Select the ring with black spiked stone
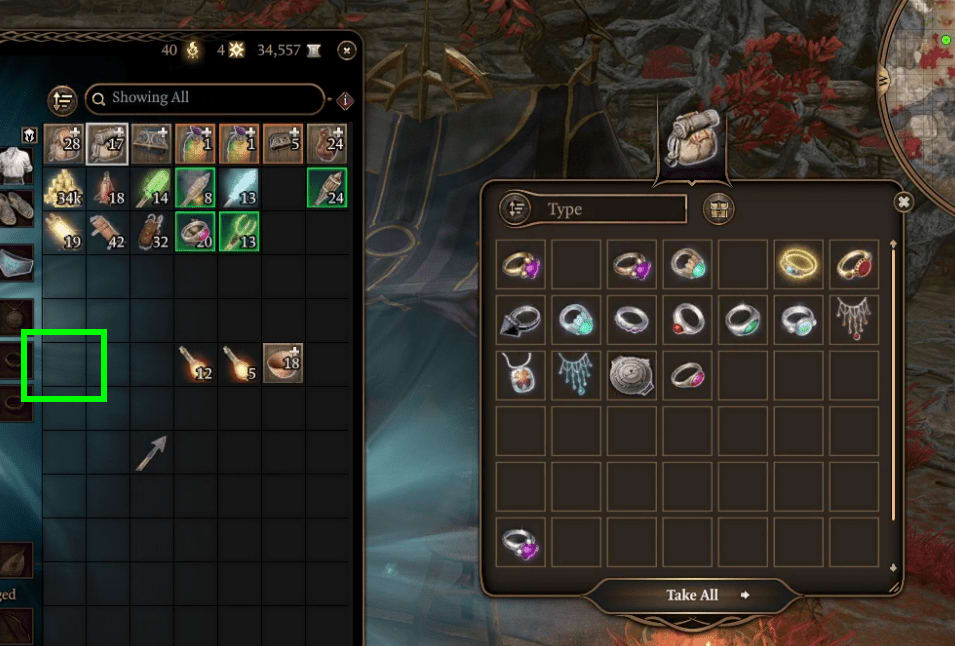This screenshot has width=955, height=646. pos(522,320)
